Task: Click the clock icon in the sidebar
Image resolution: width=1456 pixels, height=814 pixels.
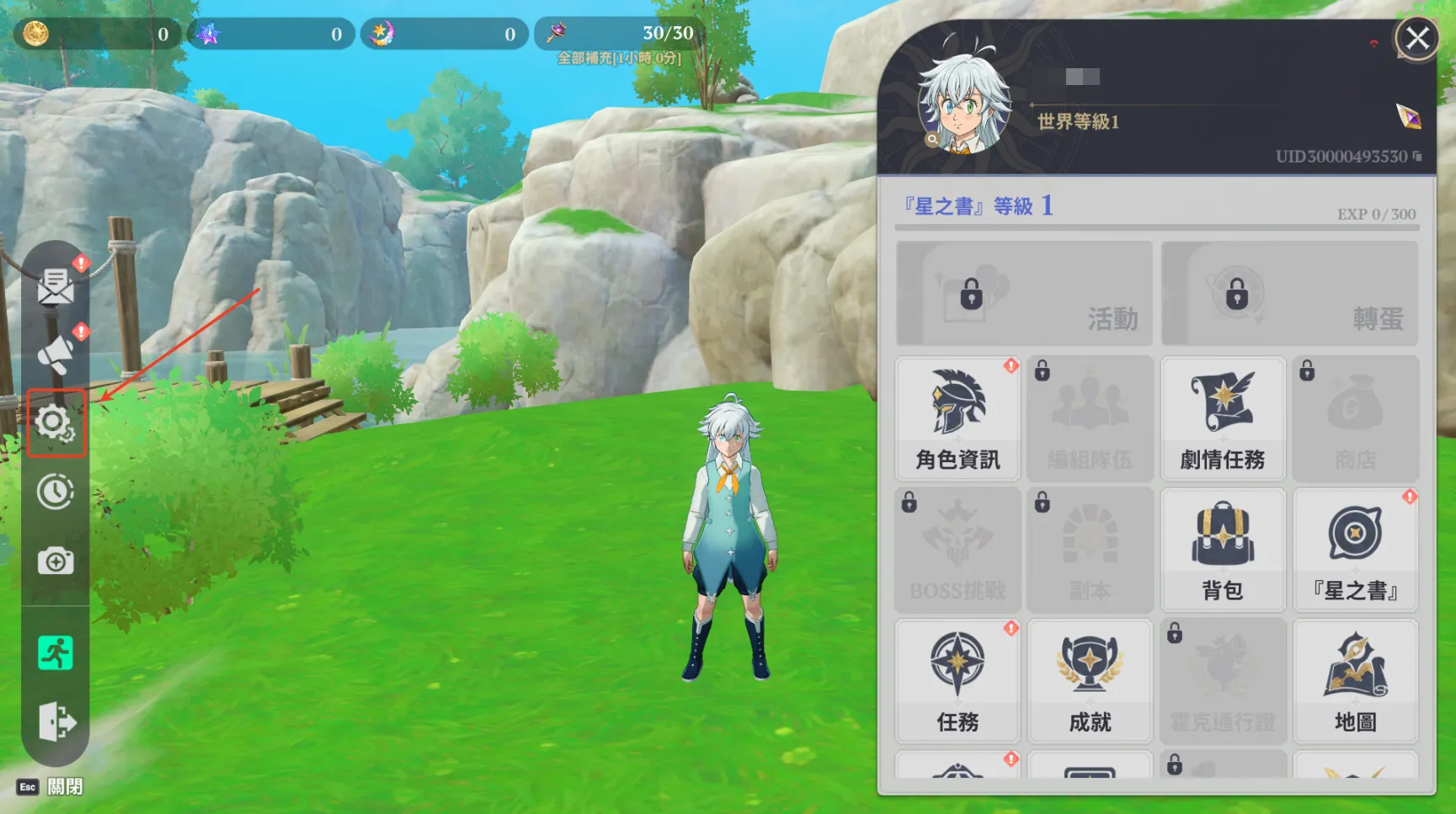Action: (56, 492)
